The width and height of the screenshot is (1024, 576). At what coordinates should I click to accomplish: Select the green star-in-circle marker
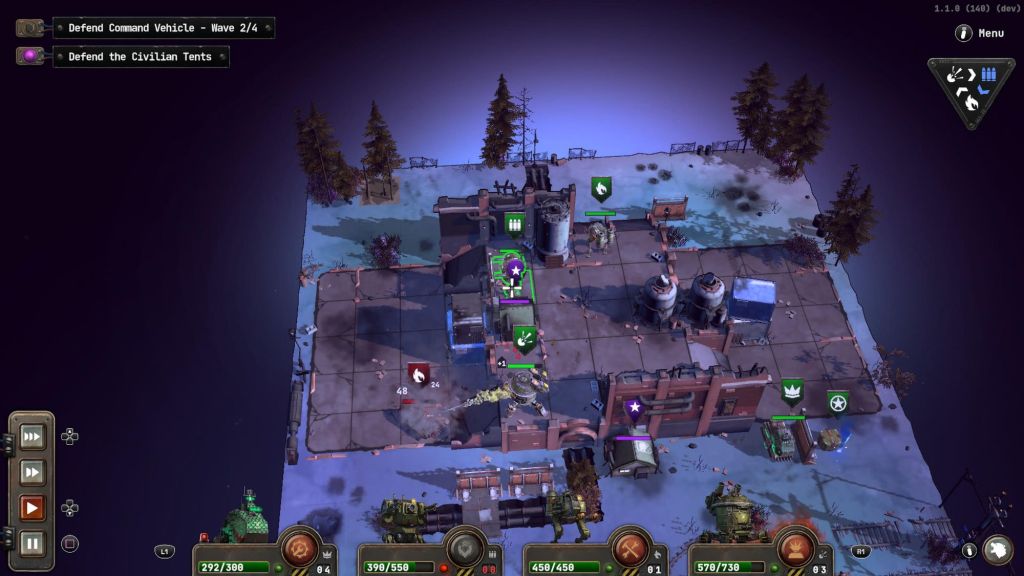pyautogui.click(x=837, y=402)
